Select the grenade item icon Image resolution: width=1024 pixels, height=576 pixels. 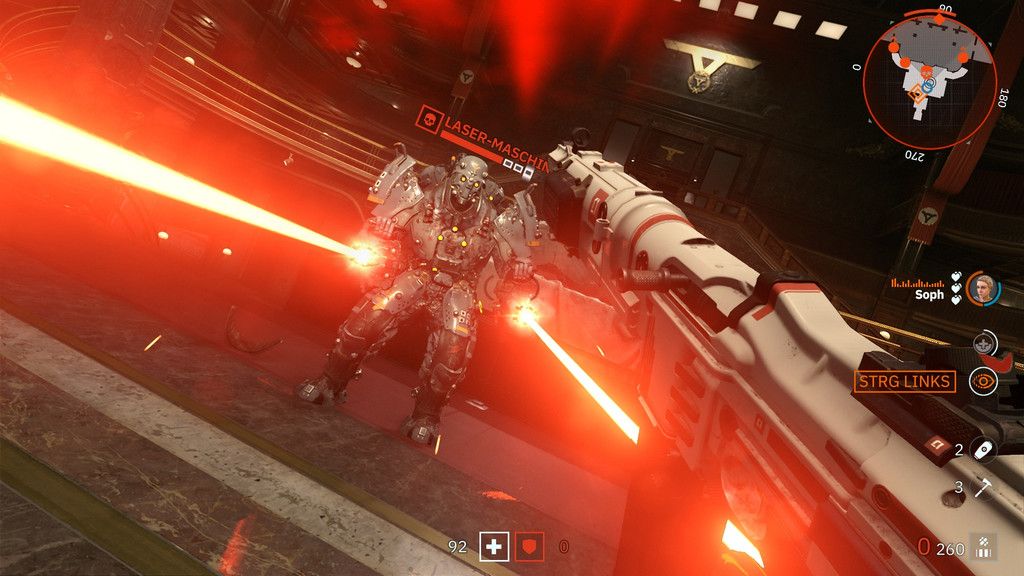click(x=982, y=449)
